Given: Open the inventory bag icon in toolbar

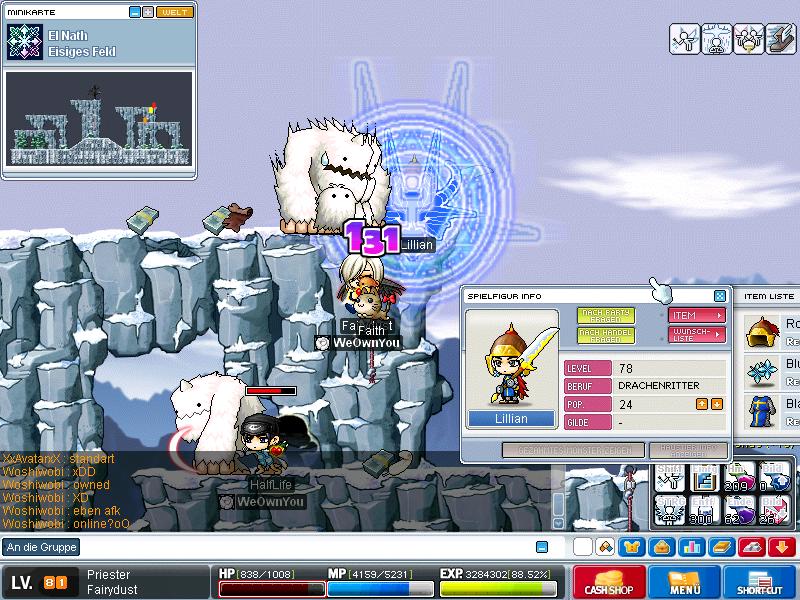Looking at the screenshot, I should pos(660,547).
